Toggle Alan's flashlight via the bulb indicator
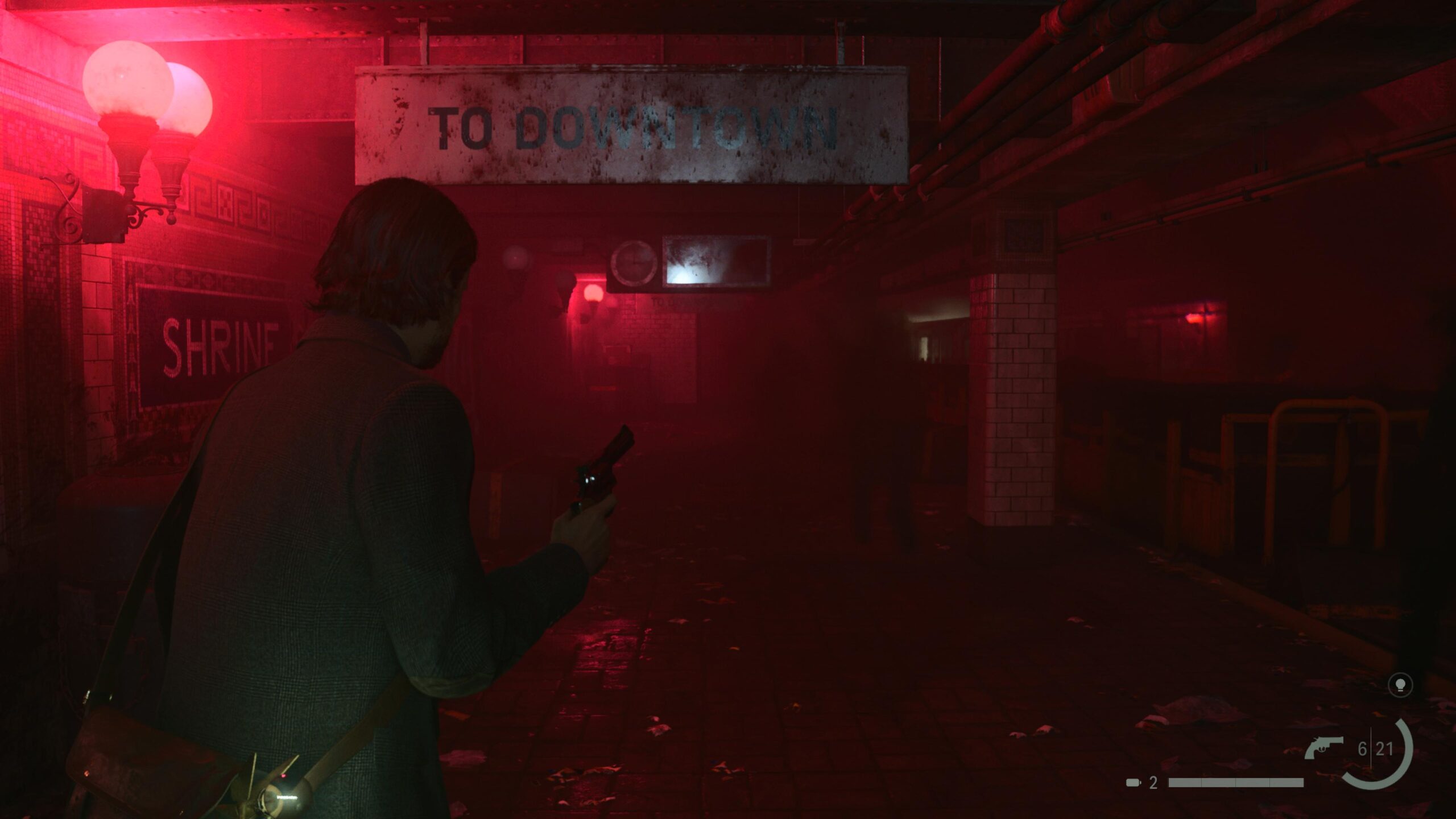Image resolution: width=1456 pixels, height=819 pixels. (x=1401, y=684)
